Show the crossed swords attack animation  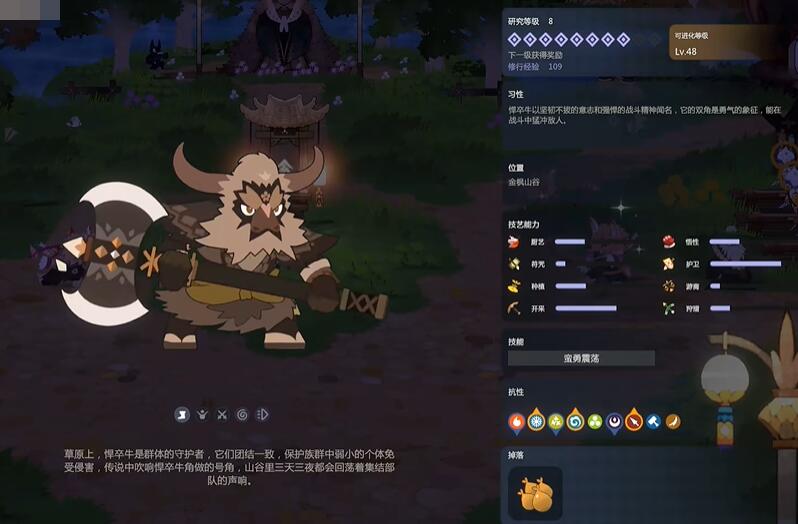(222, 414)
